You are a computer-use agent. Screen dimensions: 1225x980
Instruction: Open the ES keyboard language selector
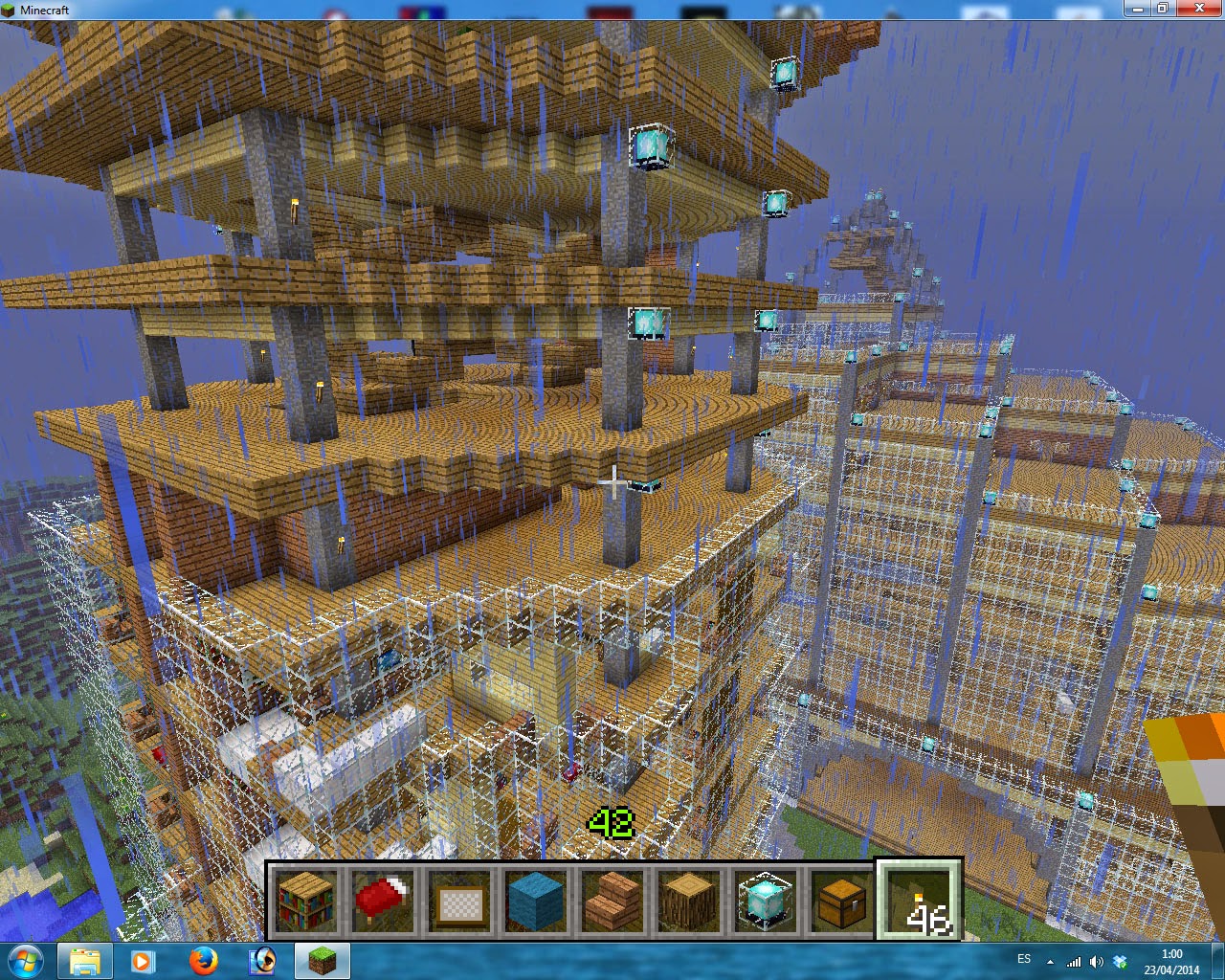pos(1023,961)
